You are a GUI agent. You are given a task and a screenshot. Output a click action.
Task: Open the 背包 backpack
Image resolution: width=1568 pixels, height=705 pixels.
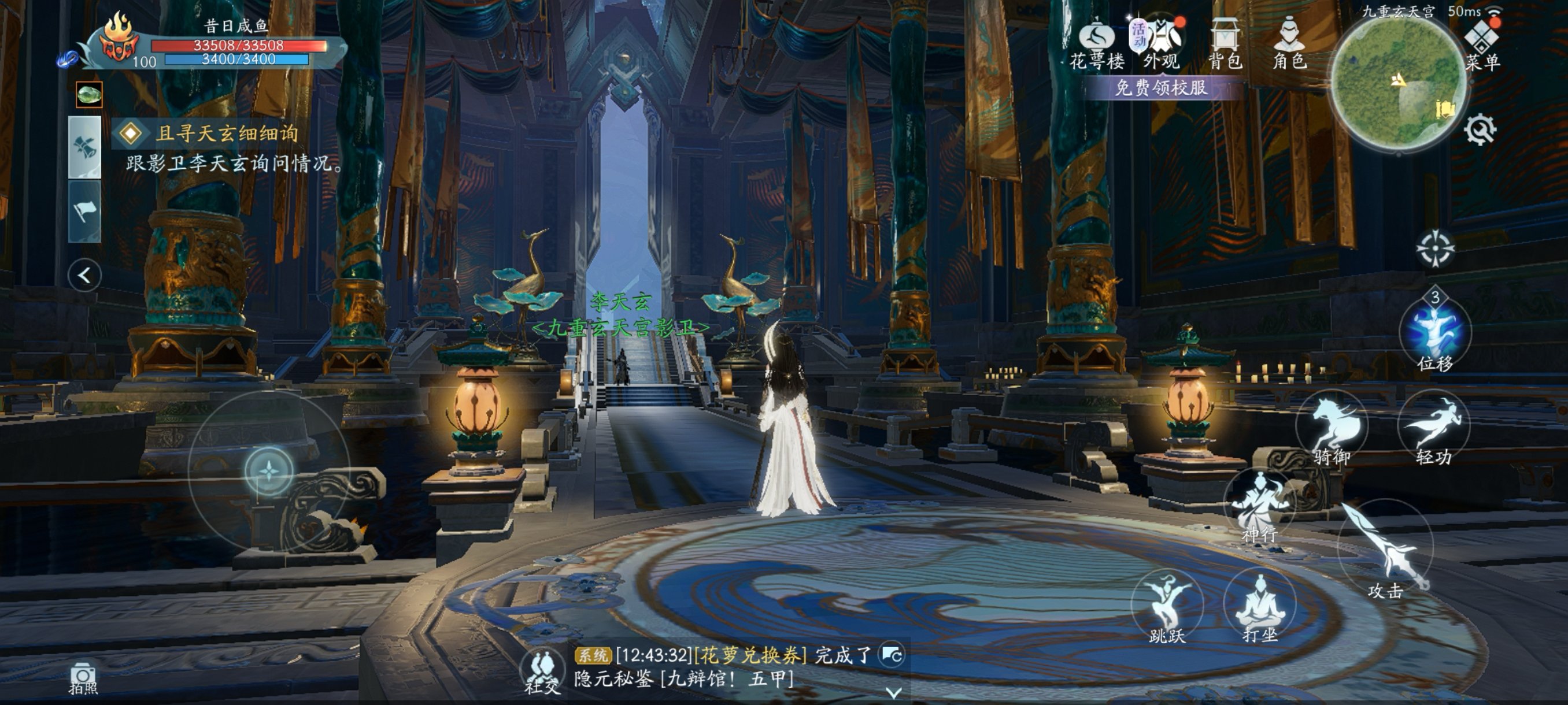(x=1224, y=44)
